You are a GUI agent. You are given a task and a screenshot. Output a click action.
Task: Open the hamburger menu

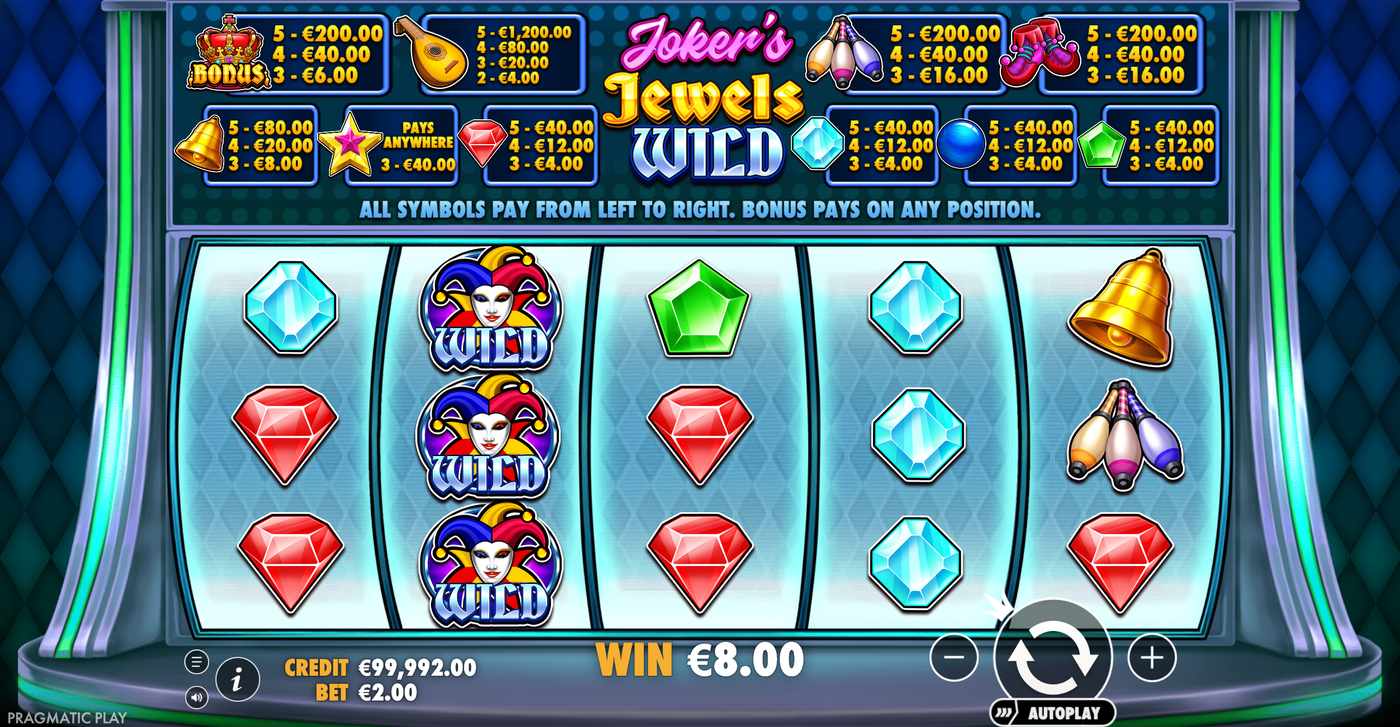199,661
